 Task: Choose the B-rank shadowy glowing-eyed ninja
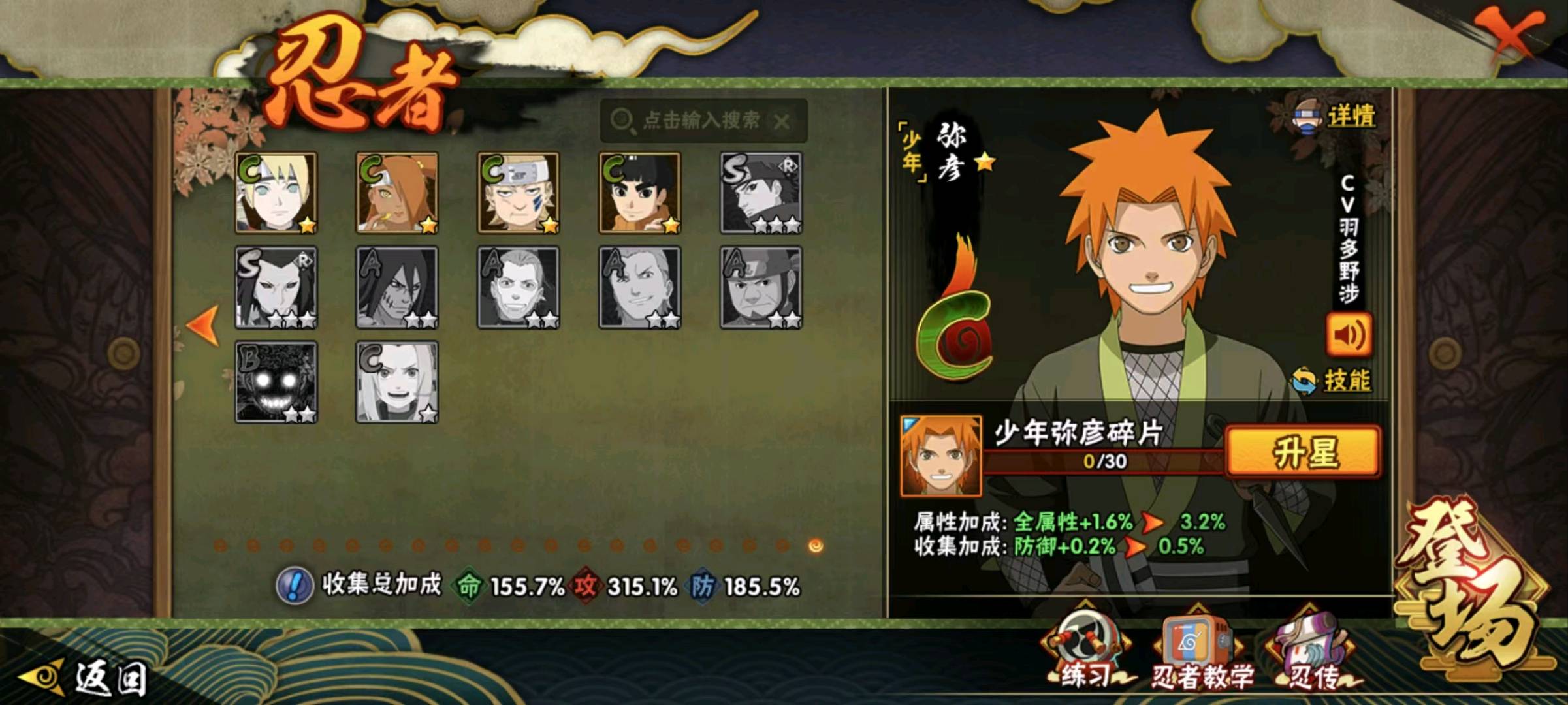(x=276, y=382)
